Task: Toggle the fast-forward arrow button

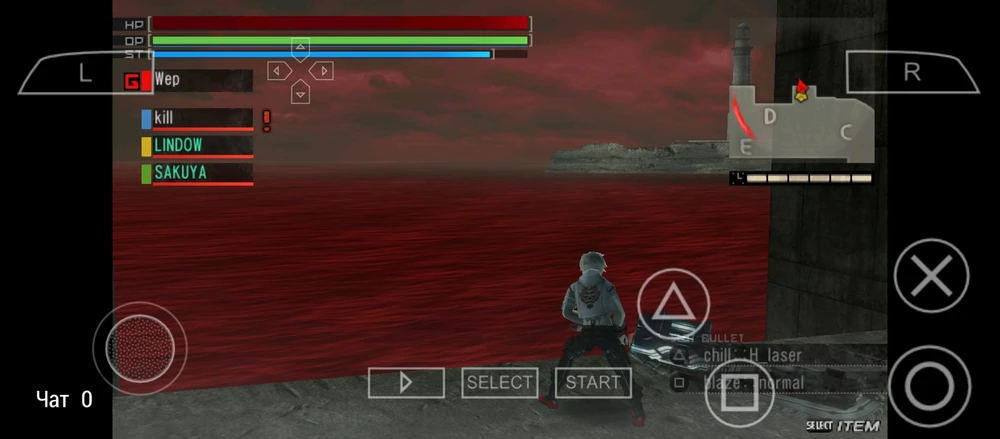Action: tap(406, 382)
